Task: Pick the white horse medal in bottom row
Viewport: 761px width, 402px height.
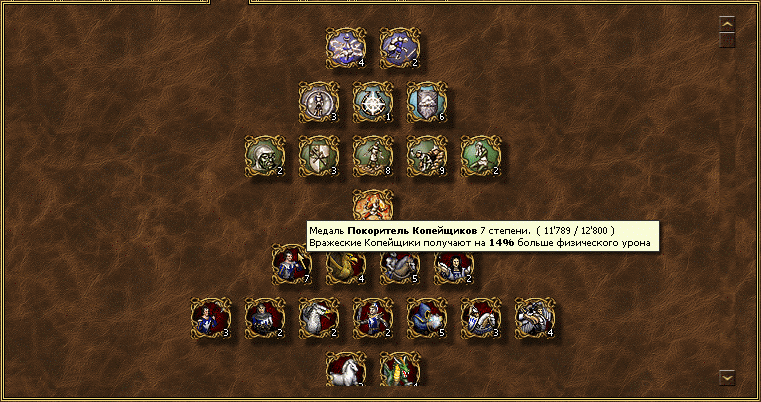Action: tap(346, 370)
